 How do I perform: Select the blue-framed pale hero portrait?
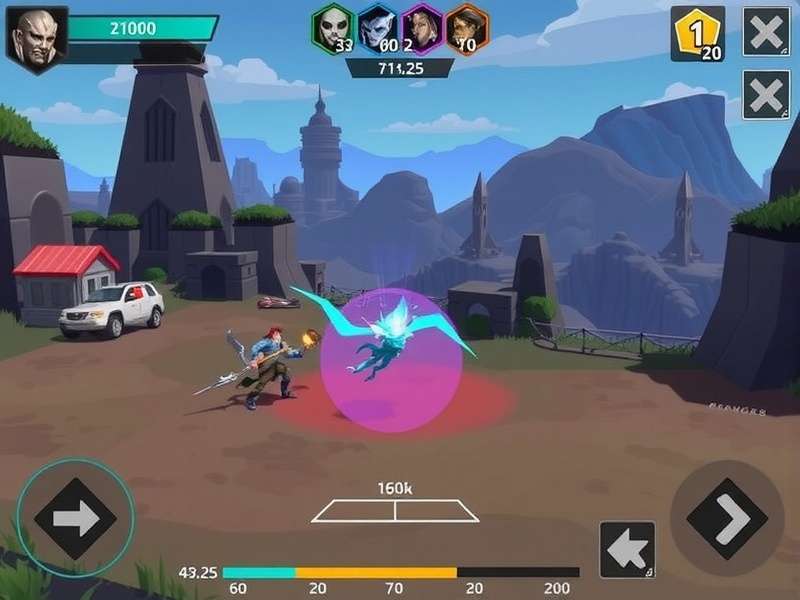click(378, 28)
